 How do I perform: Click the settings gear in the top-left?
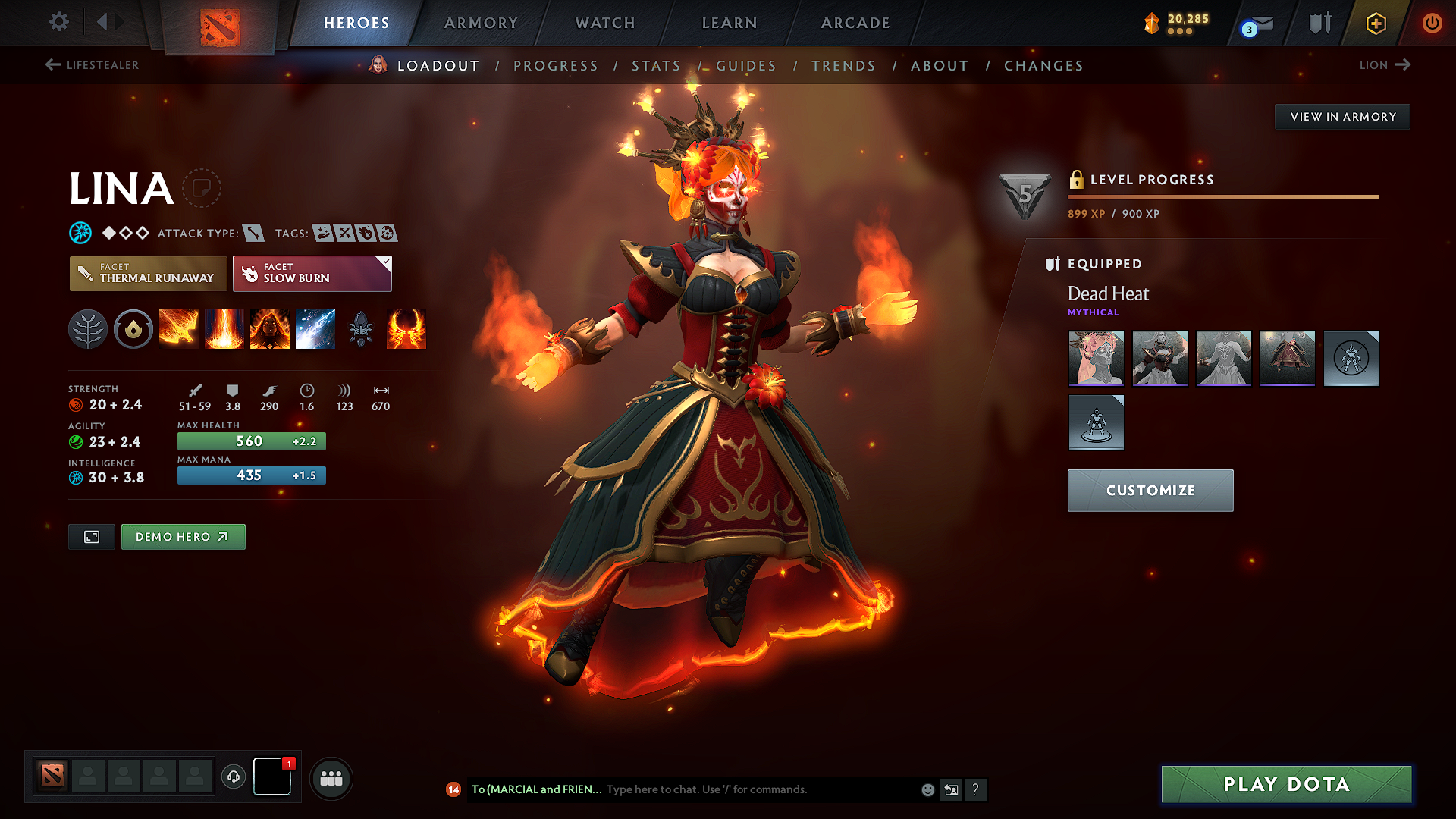[x=58, y=22]
